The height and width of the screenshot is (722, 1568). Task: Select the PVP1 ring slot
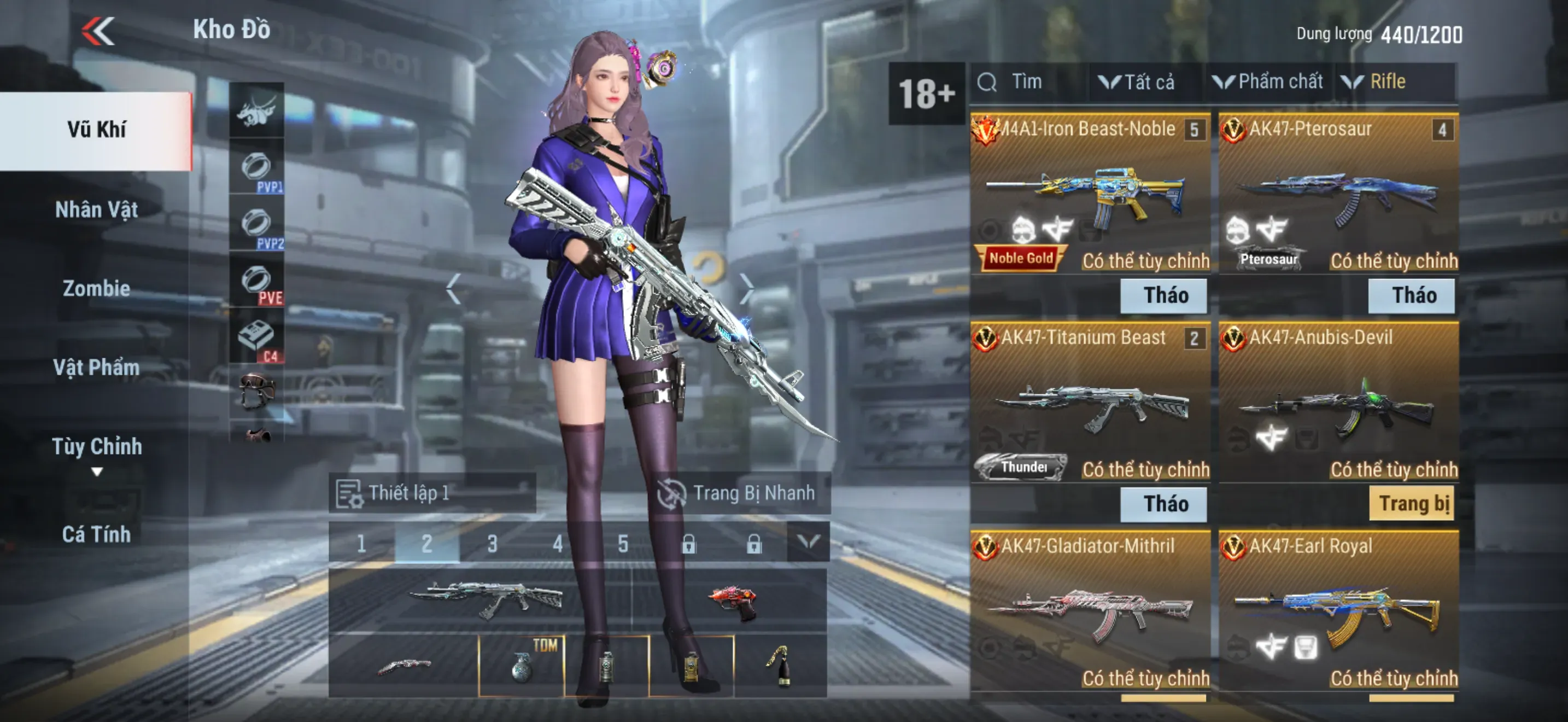pyautogui.click(x=257, y=168)
